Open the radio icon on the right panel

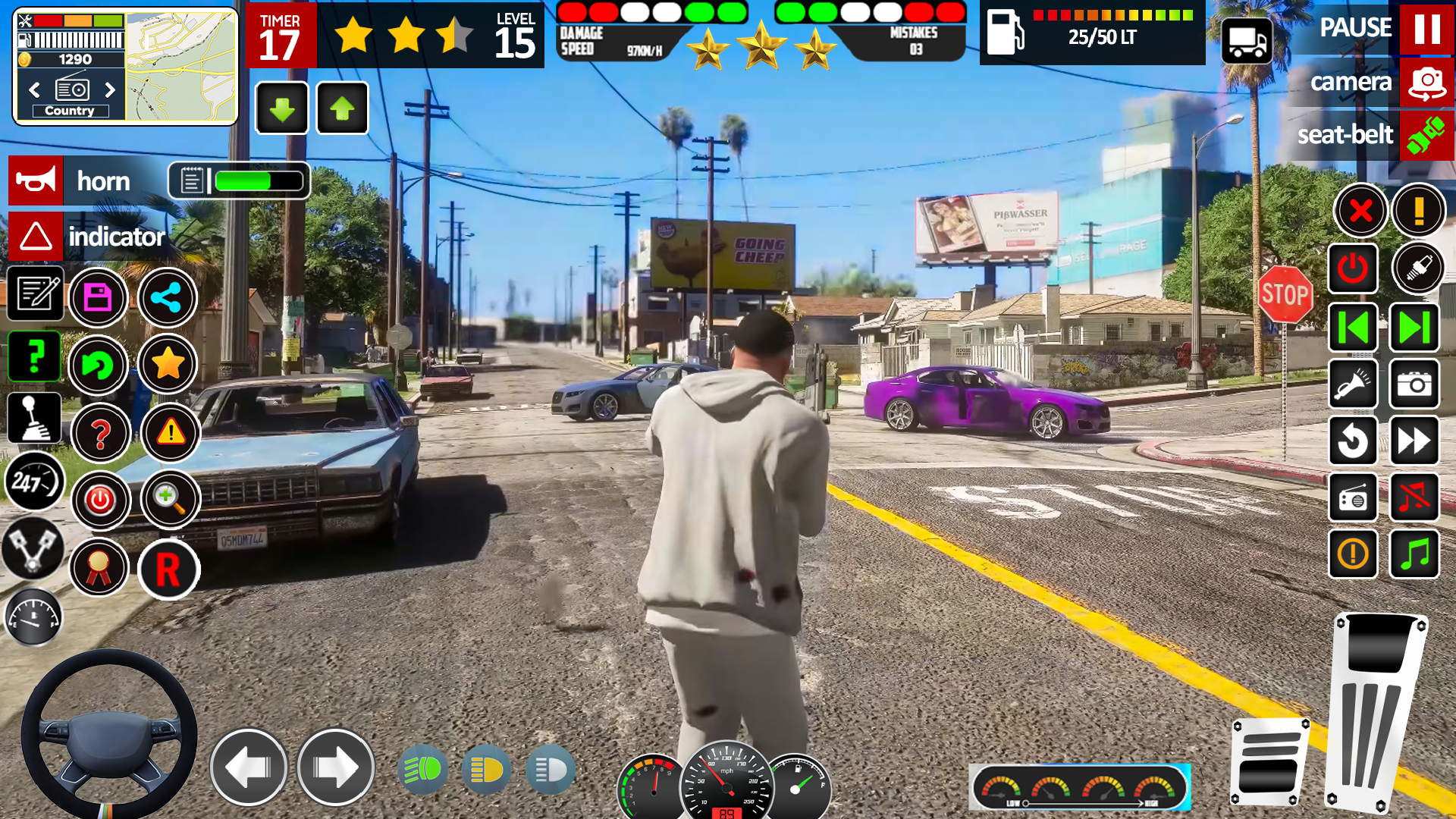click(x=1354, y=498)
